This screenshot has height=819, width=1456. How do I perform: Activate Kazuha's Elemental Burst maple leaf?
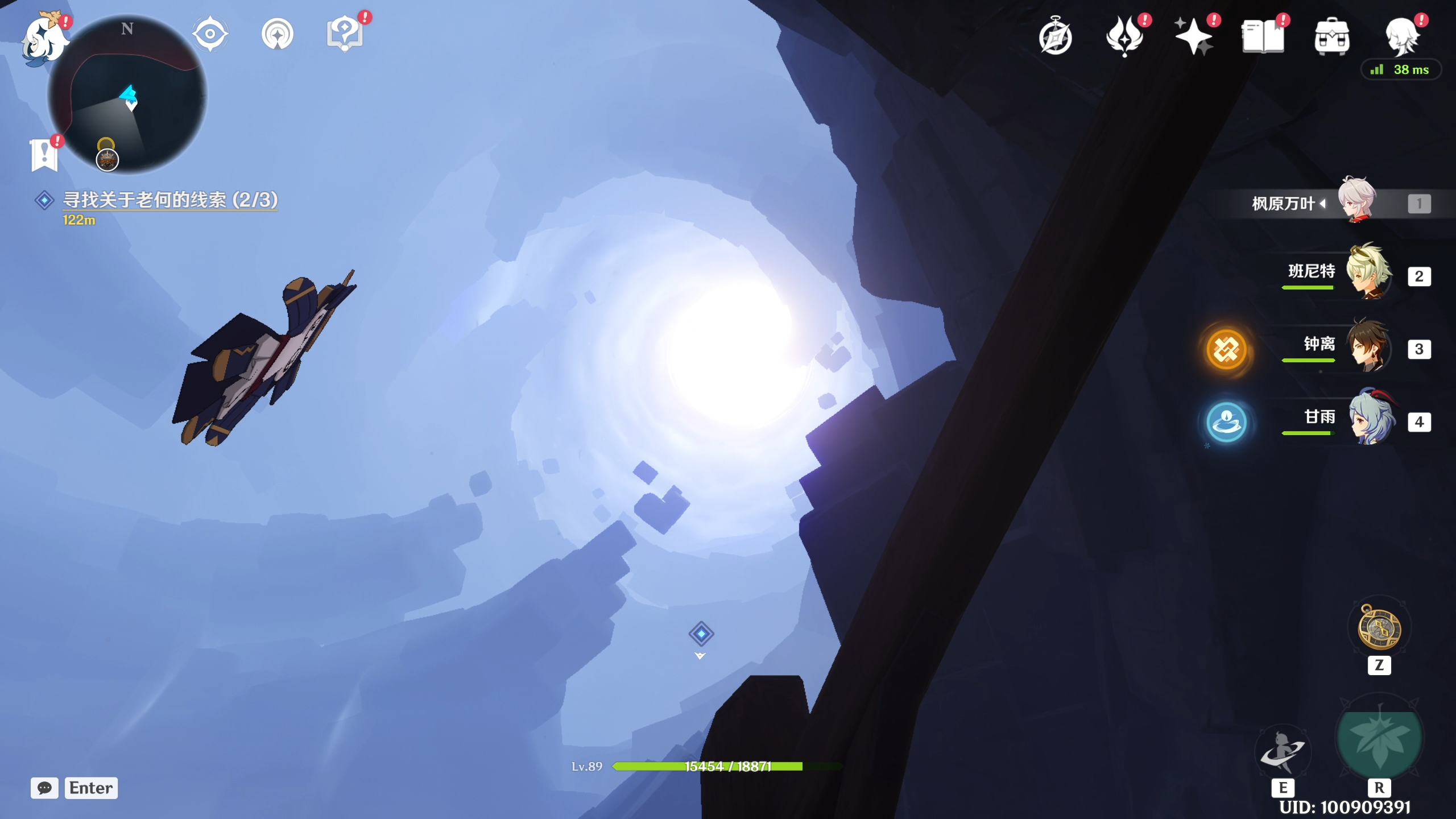(1379, 739)
